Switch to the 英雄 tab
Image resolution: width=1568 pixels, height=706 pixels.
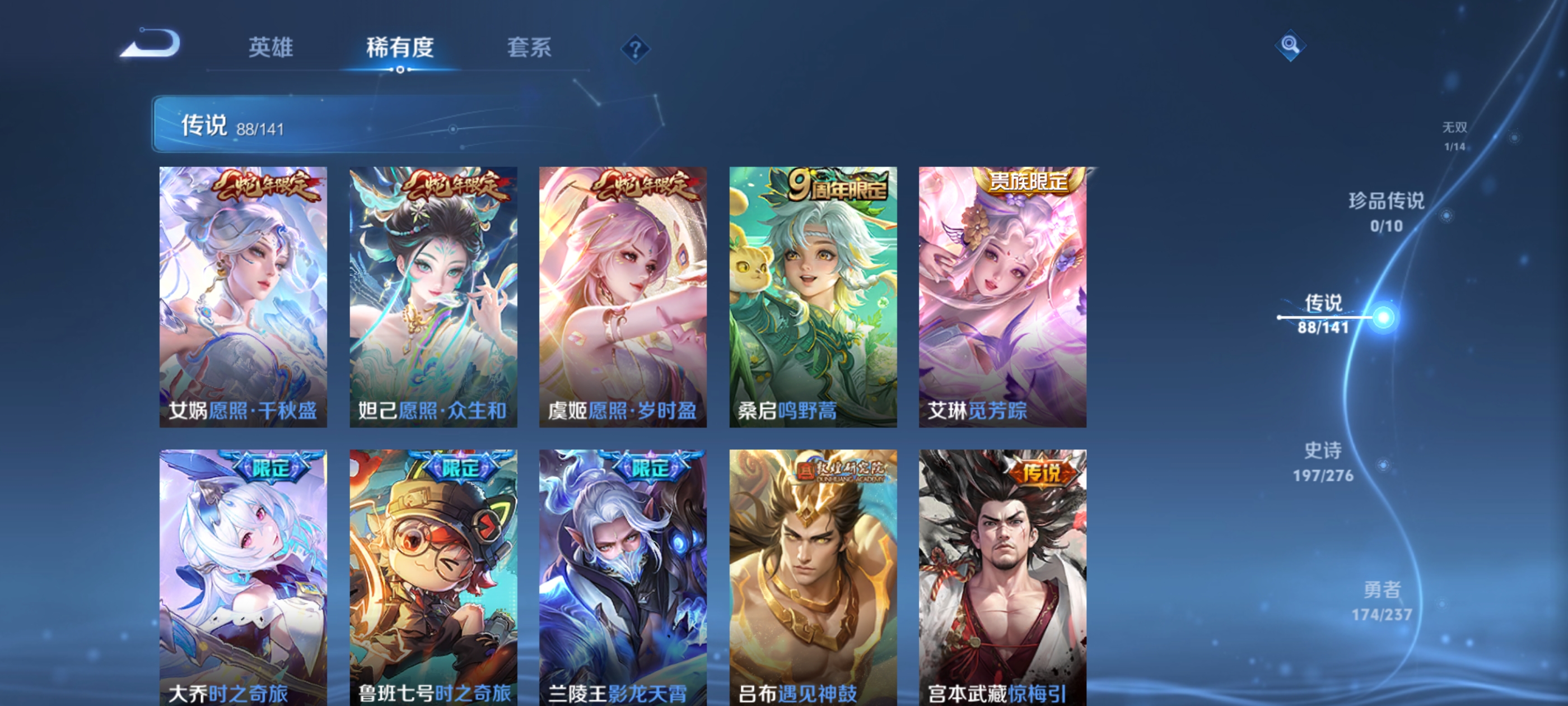(270, 49)
